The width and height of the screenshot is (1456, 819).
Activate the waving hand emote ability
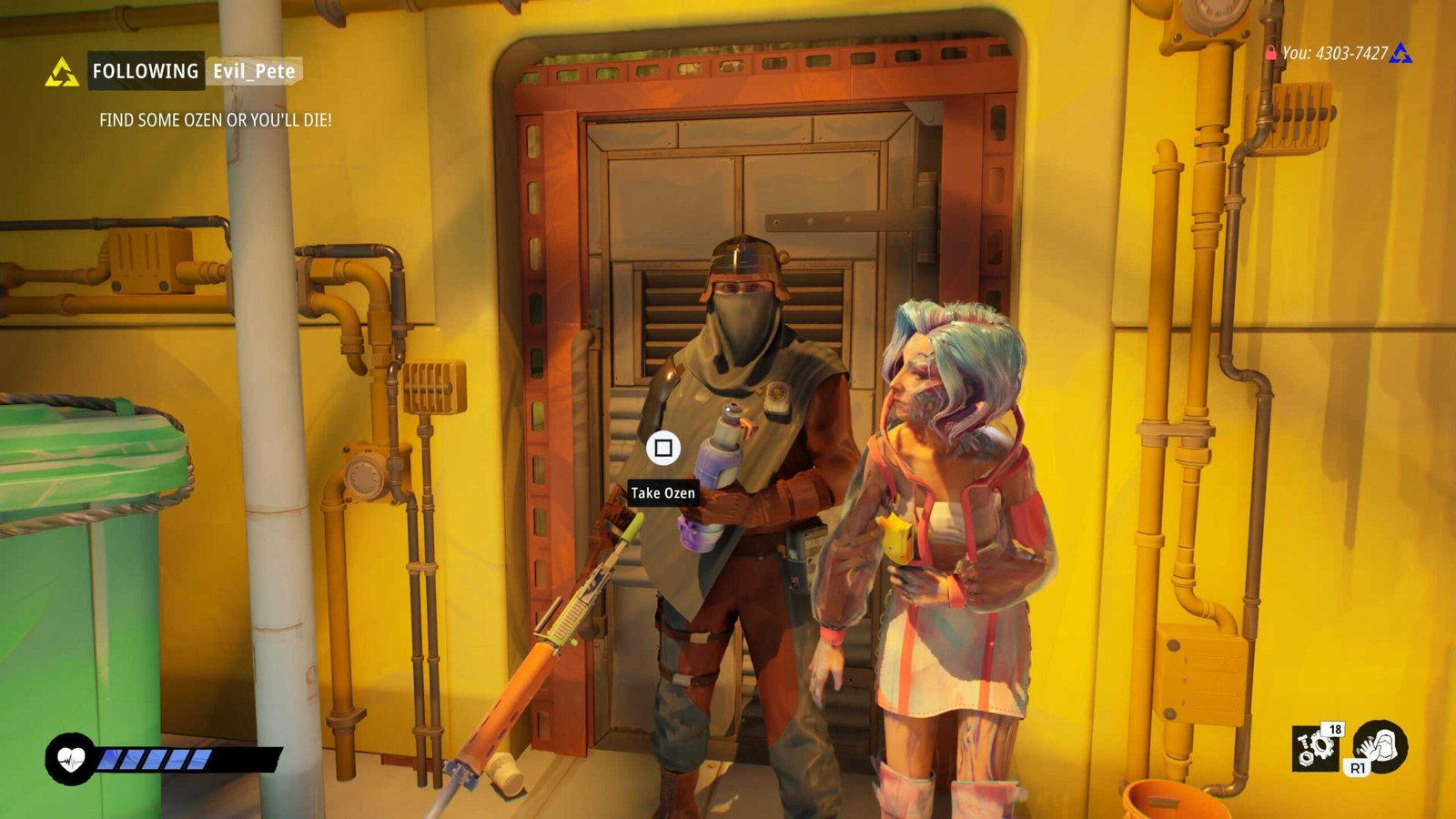pos(1380,745)
